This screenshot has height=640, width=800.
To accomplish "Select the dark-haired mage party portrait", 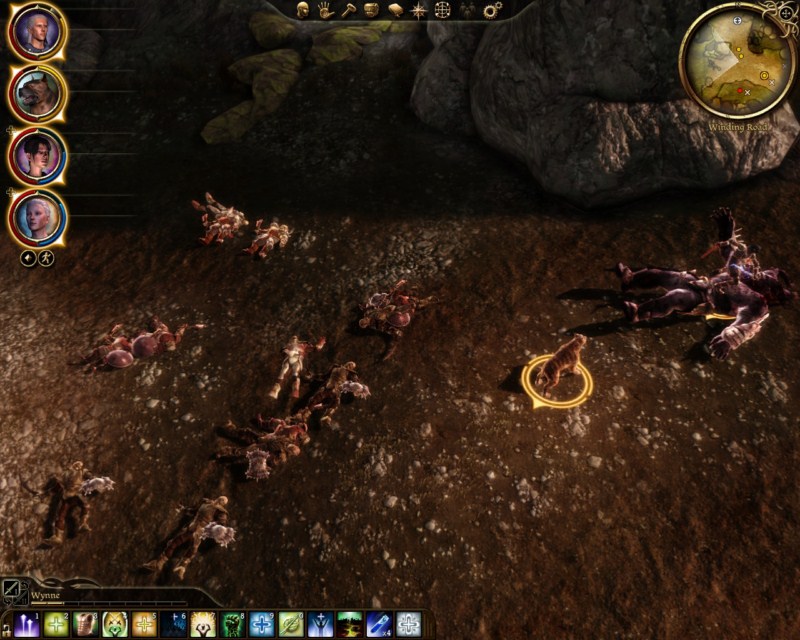I will click(x=37, y=156).
